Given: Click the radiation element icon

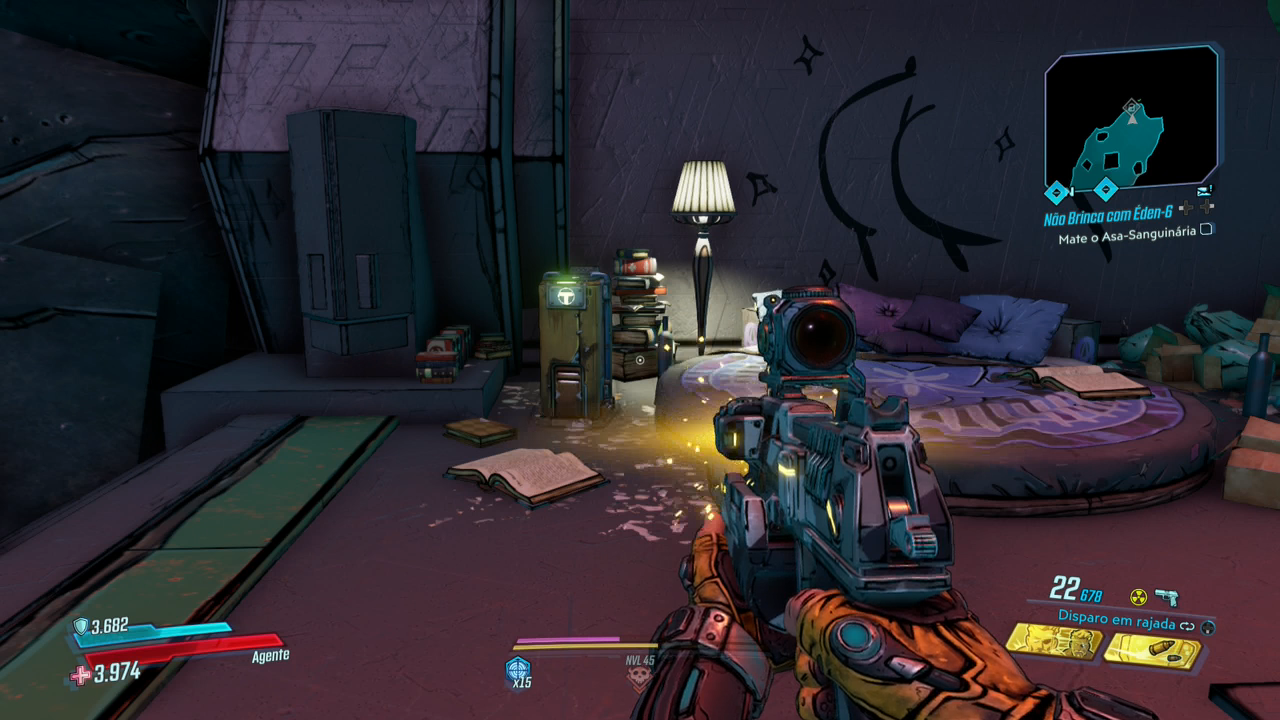Looking at the screenshot, I should pyautogui.click(x=1138, y=597).
